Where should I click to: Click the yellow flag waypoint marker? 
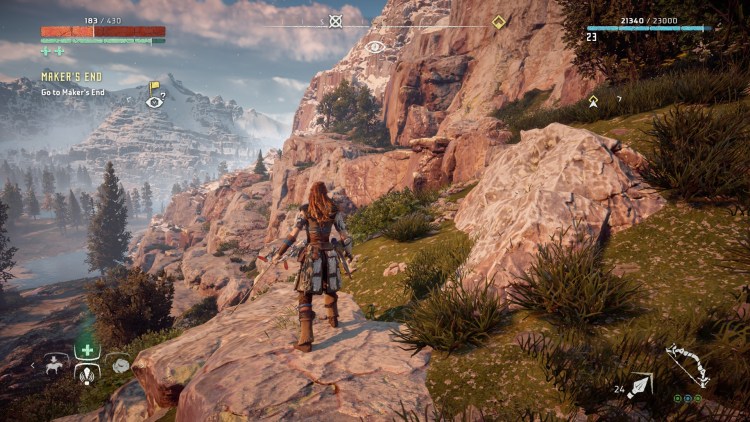click(154, 87)
